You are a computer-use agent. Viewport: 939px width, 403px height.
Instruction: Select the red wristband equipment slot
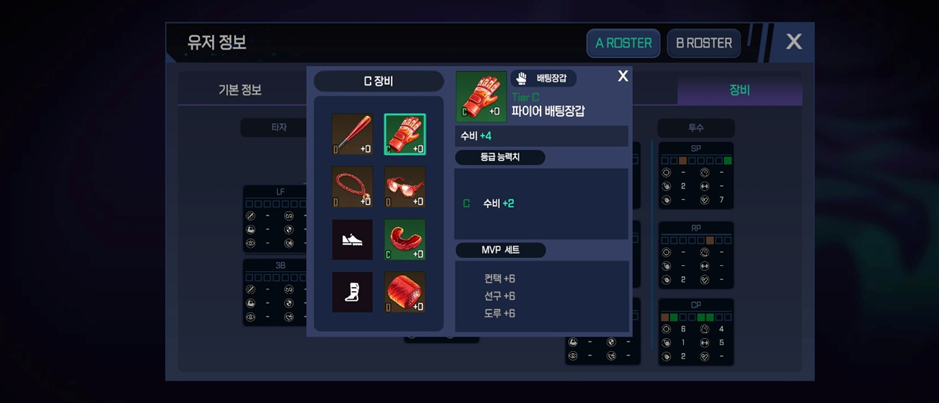point(405,292)
